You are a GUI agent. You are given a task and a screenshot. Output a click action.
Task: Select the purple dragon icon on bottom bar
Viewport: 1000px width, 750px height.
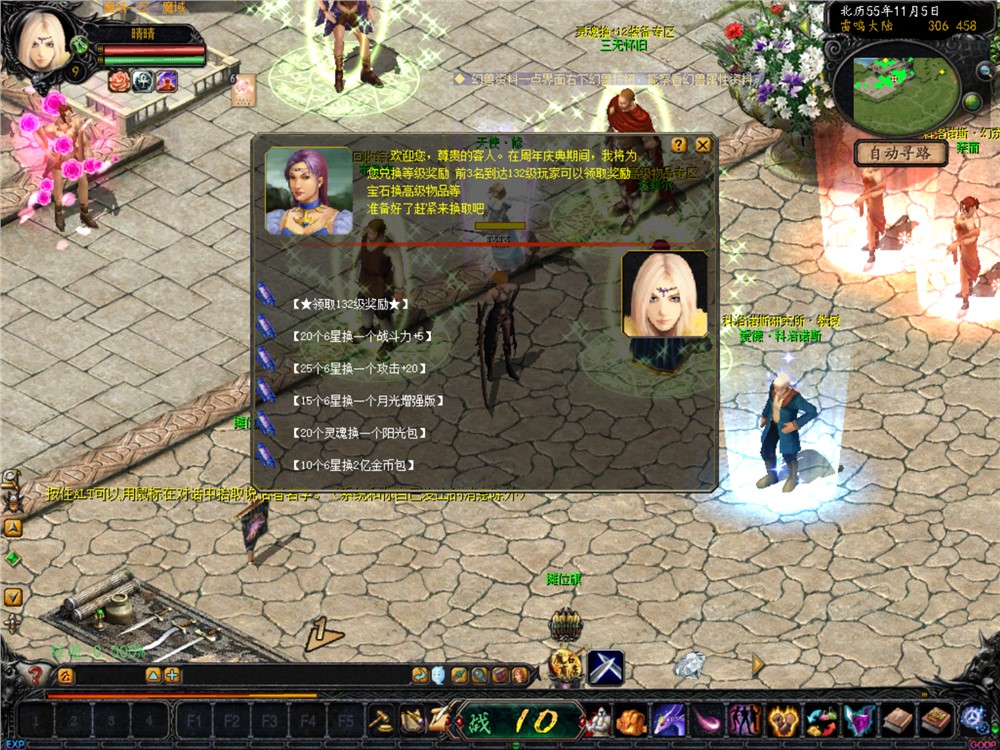(x=667, y=720)
